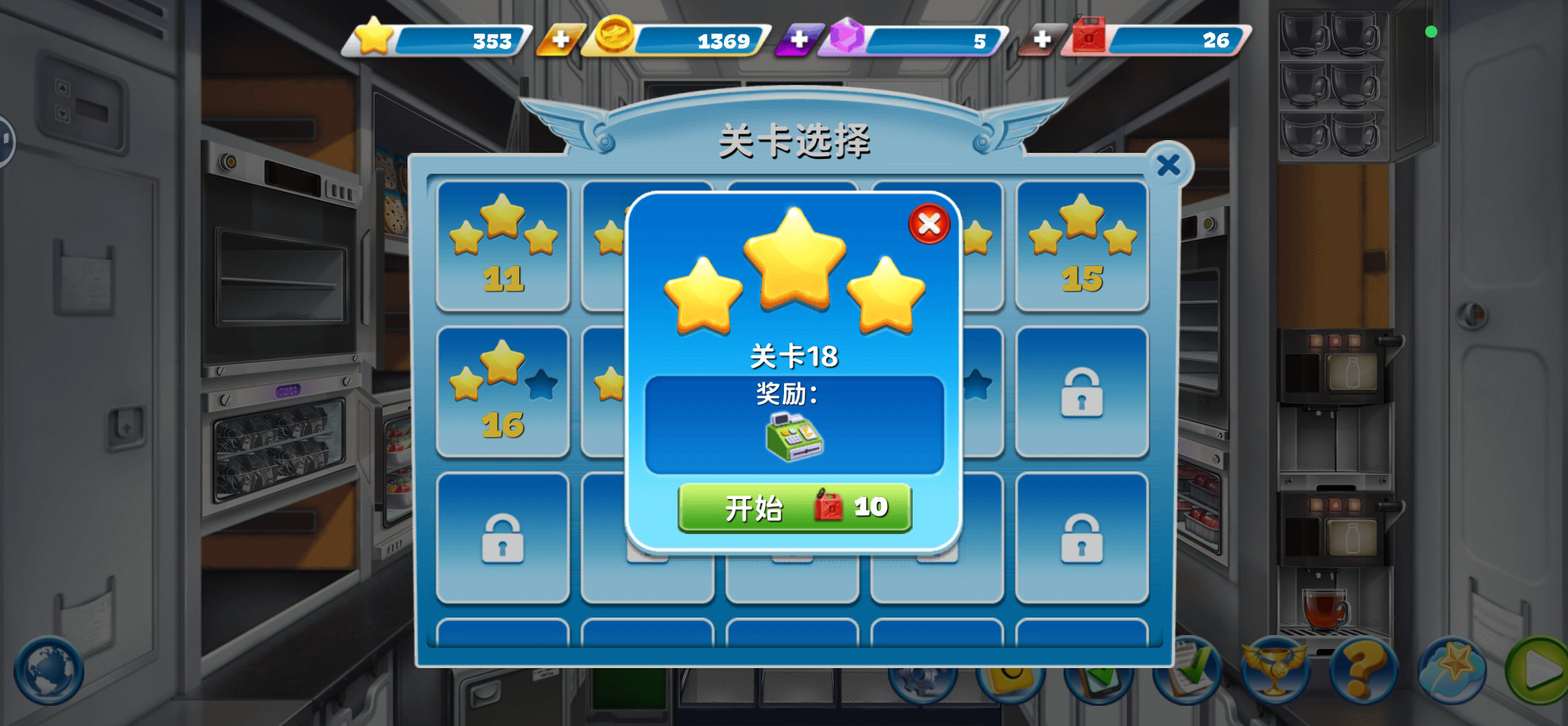Dismiss the level select panel X button
This screenshot has width=1568, height=726.
[x=1168, y=165]
